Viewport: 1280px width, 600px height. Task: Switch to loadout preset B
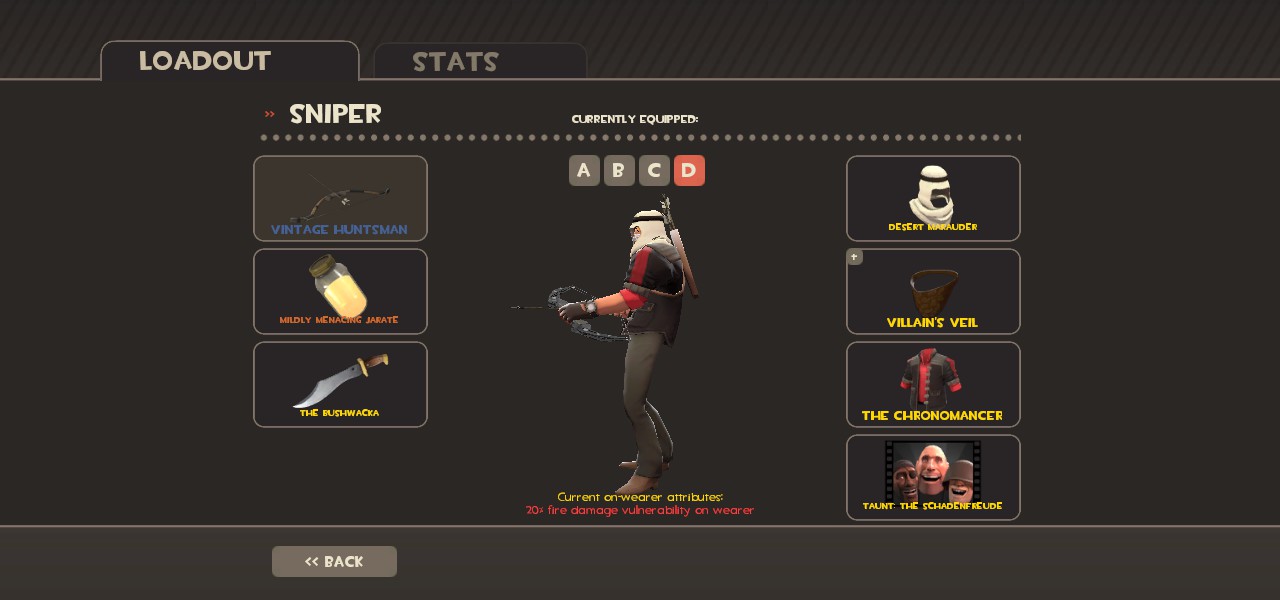pyautogui.click(x=619, y=171)
